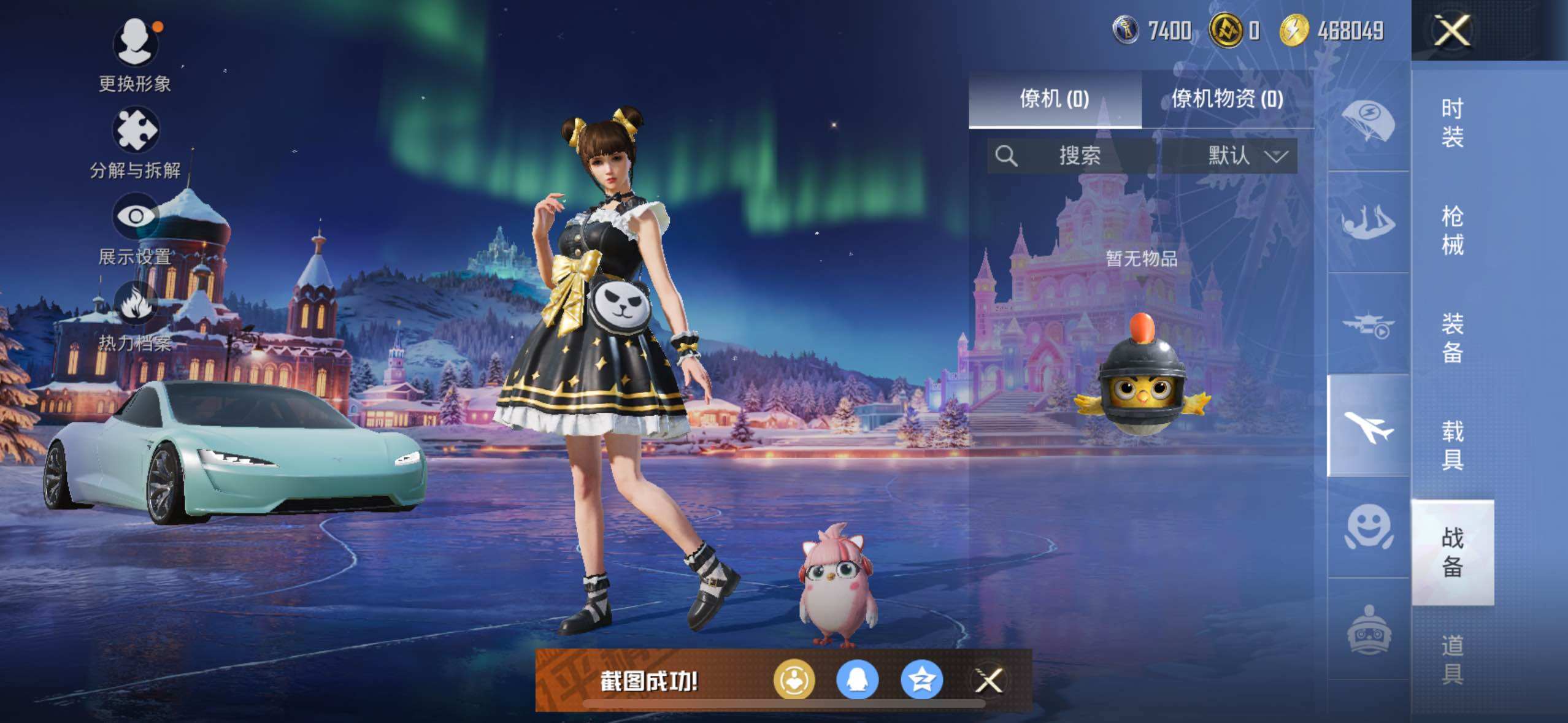Choose the airplane subcategory icon

point(1369,426)
